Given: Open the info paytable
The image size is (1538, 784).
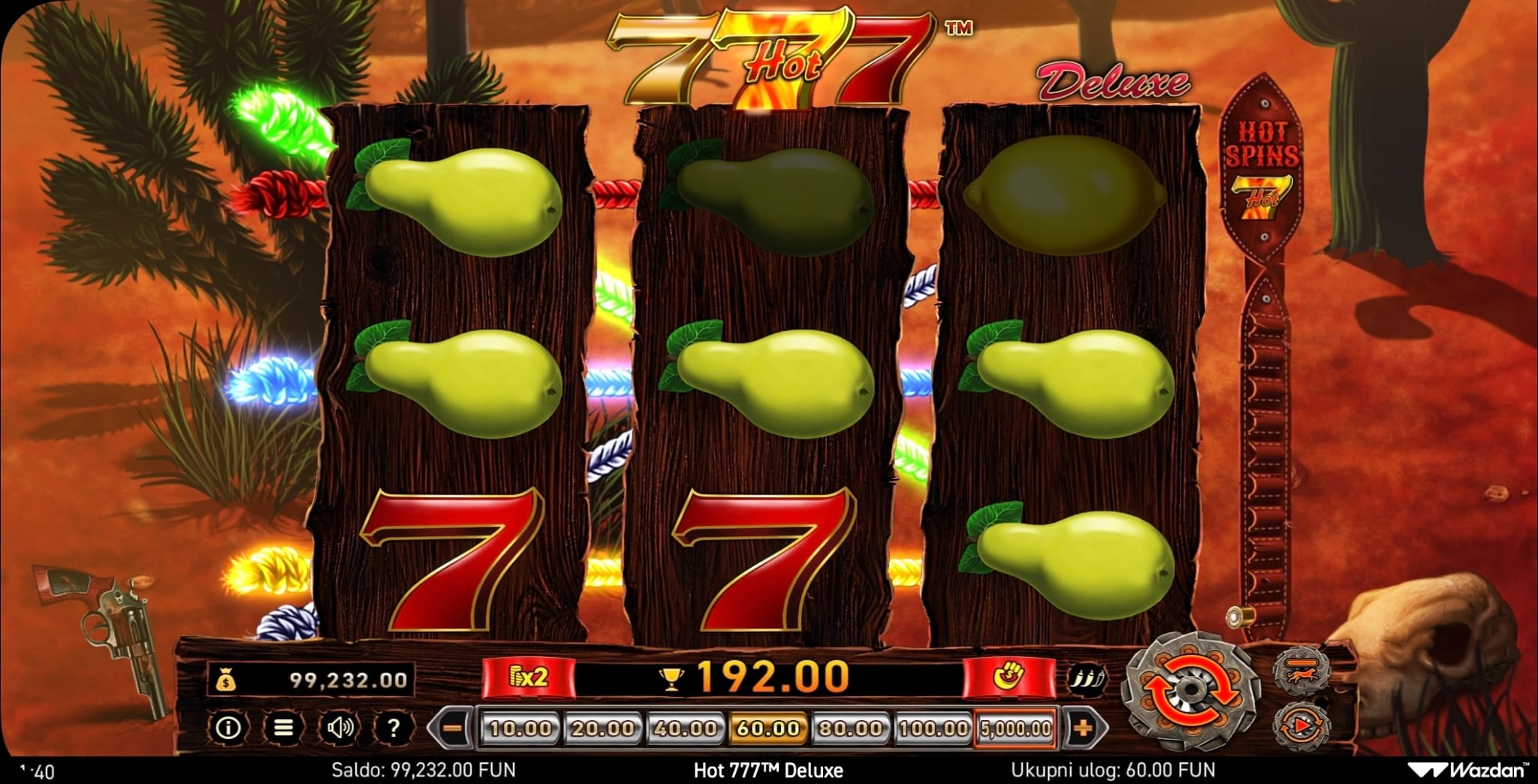Looking at the screenshot, I should (228, 727).
